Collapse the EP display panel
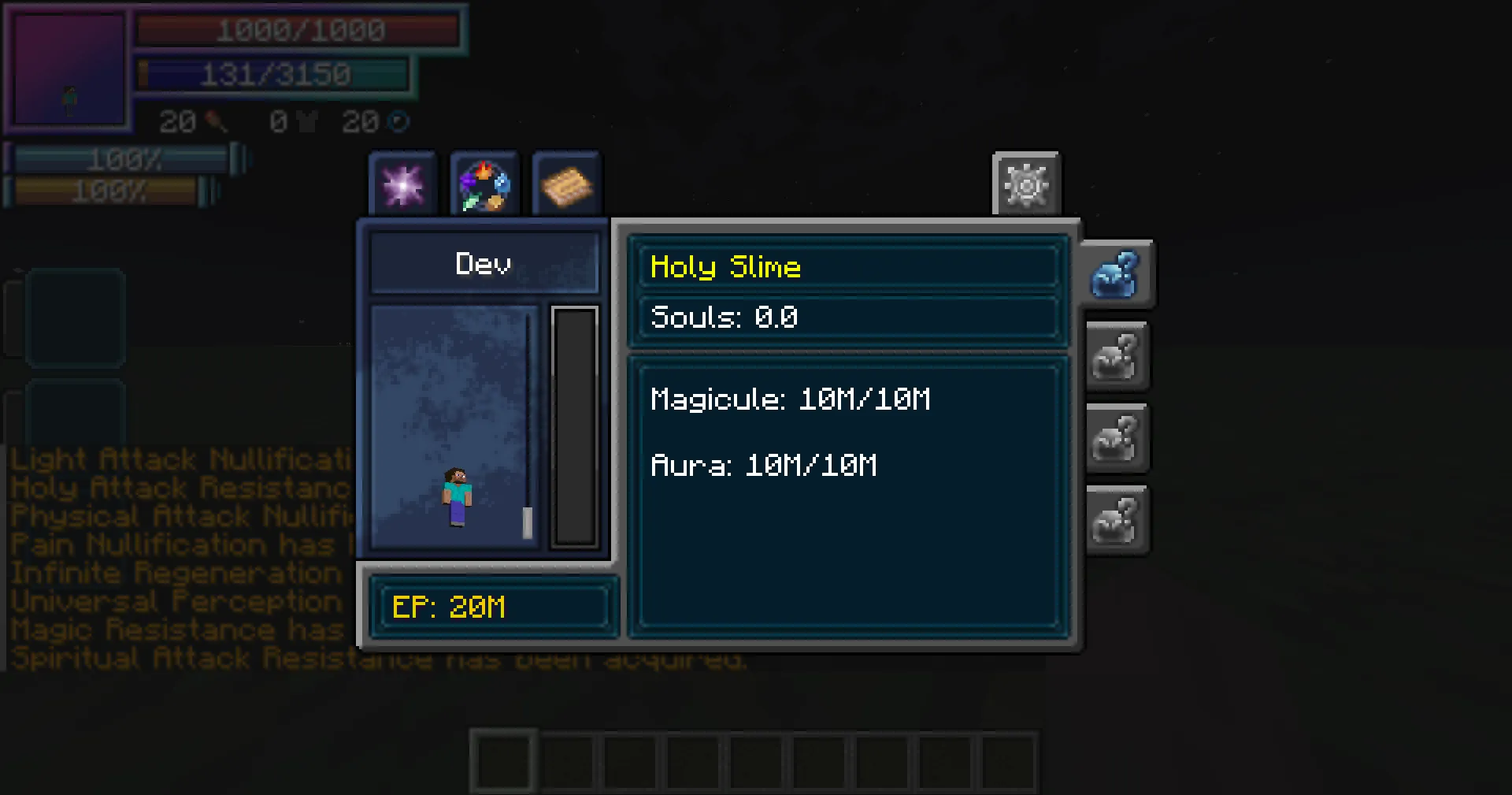The image size is (1512, 795). click(x=494, y=607)
